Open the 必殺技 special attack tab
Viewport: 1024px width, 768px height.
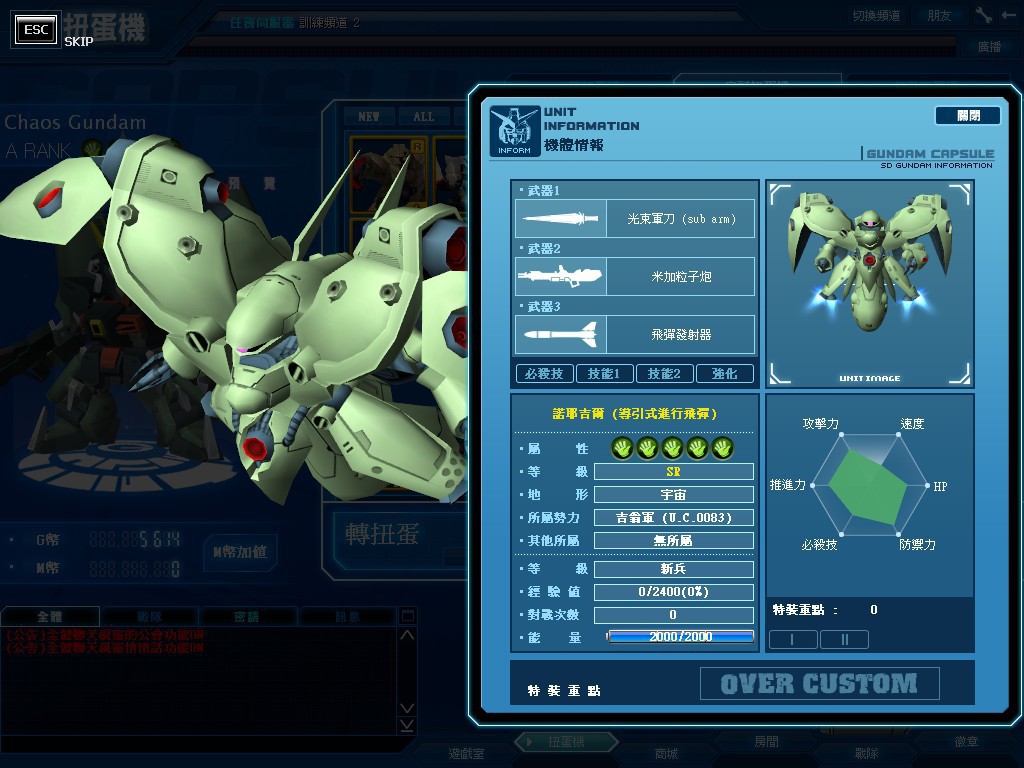(x=544, y=374)
